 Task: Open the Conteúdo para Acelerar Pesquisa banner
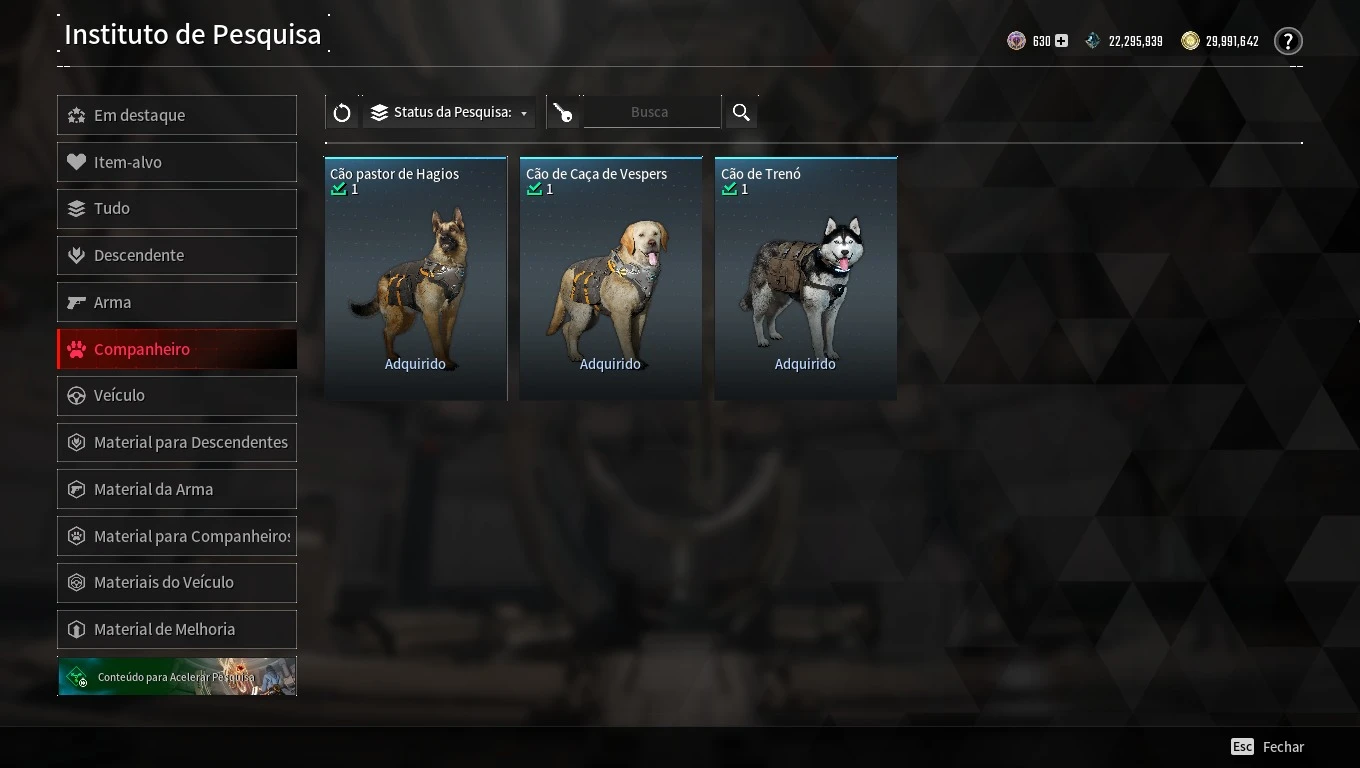click(177, 676)
